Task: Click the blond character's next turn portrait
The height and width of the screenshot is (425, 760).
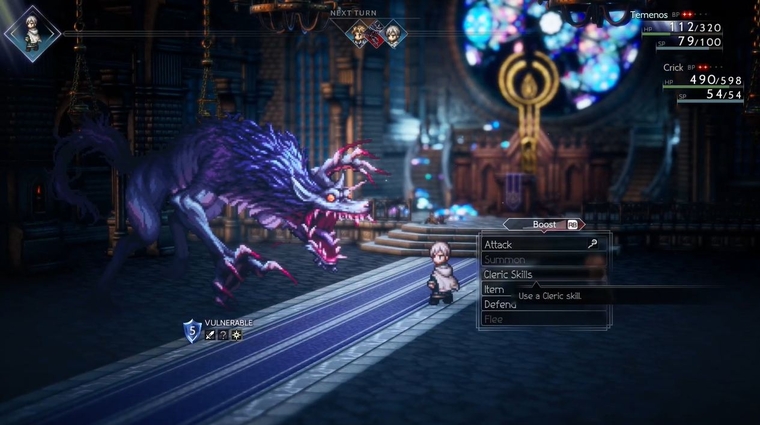Action: [357, 34]
